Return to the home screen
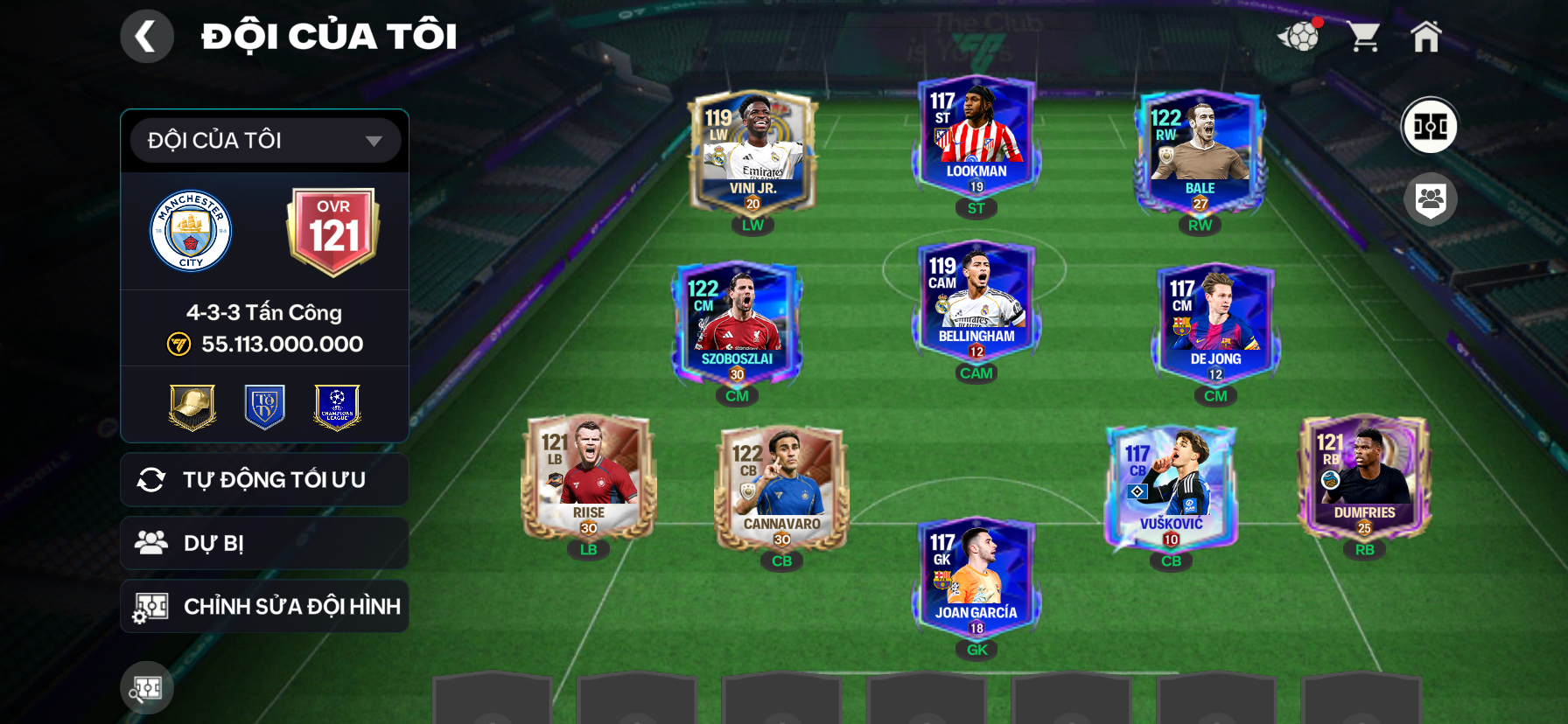The width and height of the screenshot is (1568, 724). tap(1425, 37)
